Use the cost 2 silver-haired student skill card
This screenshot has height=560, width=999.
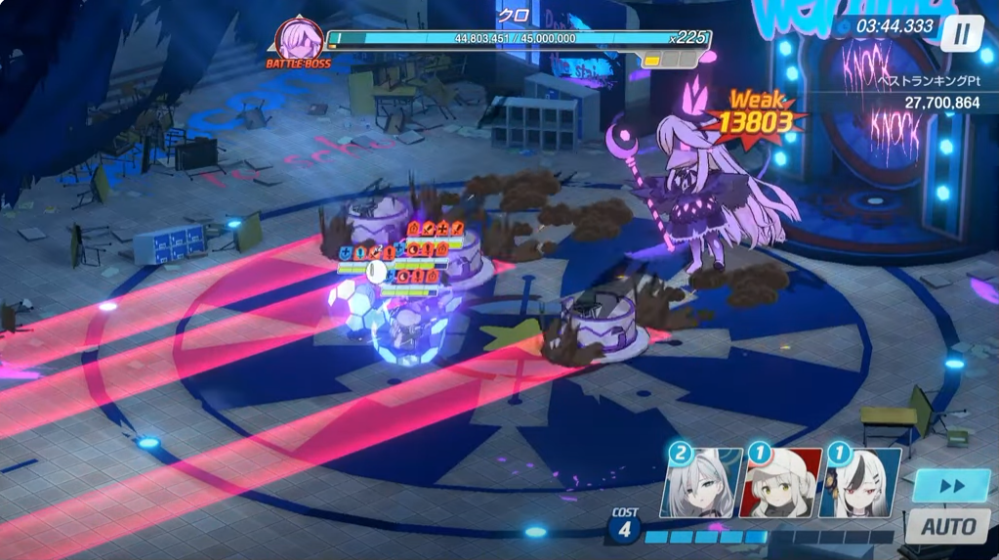(x=701, y=482)
